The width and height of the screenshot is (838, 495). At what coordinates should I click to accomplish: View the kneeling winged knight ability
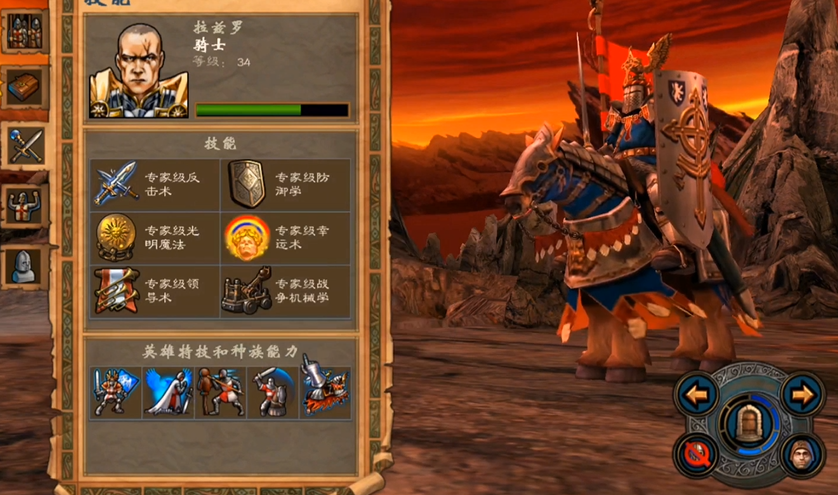pos(167,392)
